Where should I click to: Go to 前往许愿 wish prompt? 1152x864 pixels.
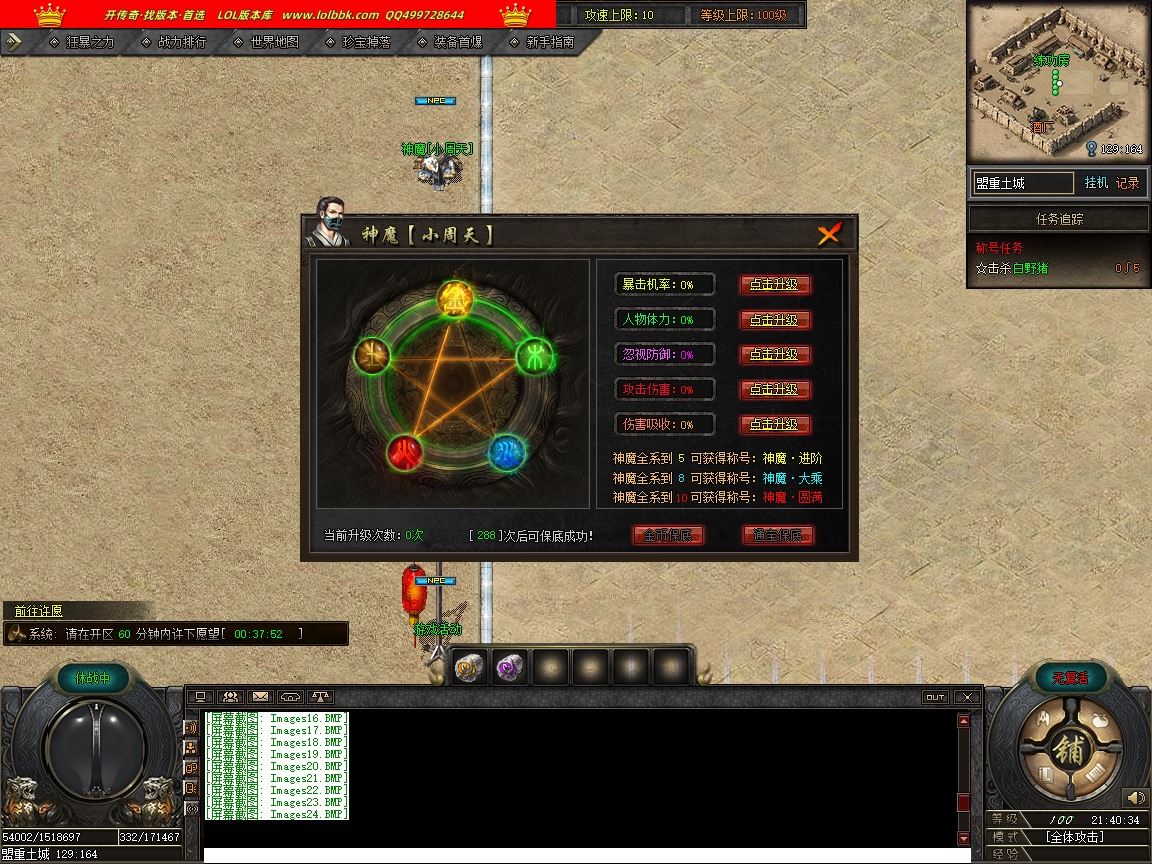38,611
